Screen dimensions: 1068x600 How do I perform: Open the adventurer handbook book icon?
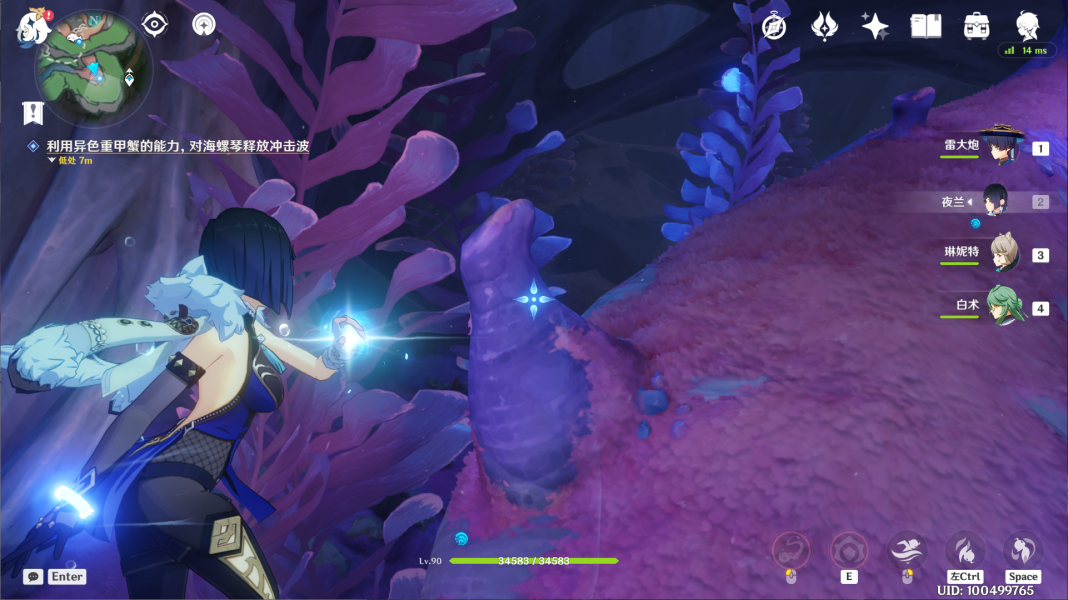[926, 27]
